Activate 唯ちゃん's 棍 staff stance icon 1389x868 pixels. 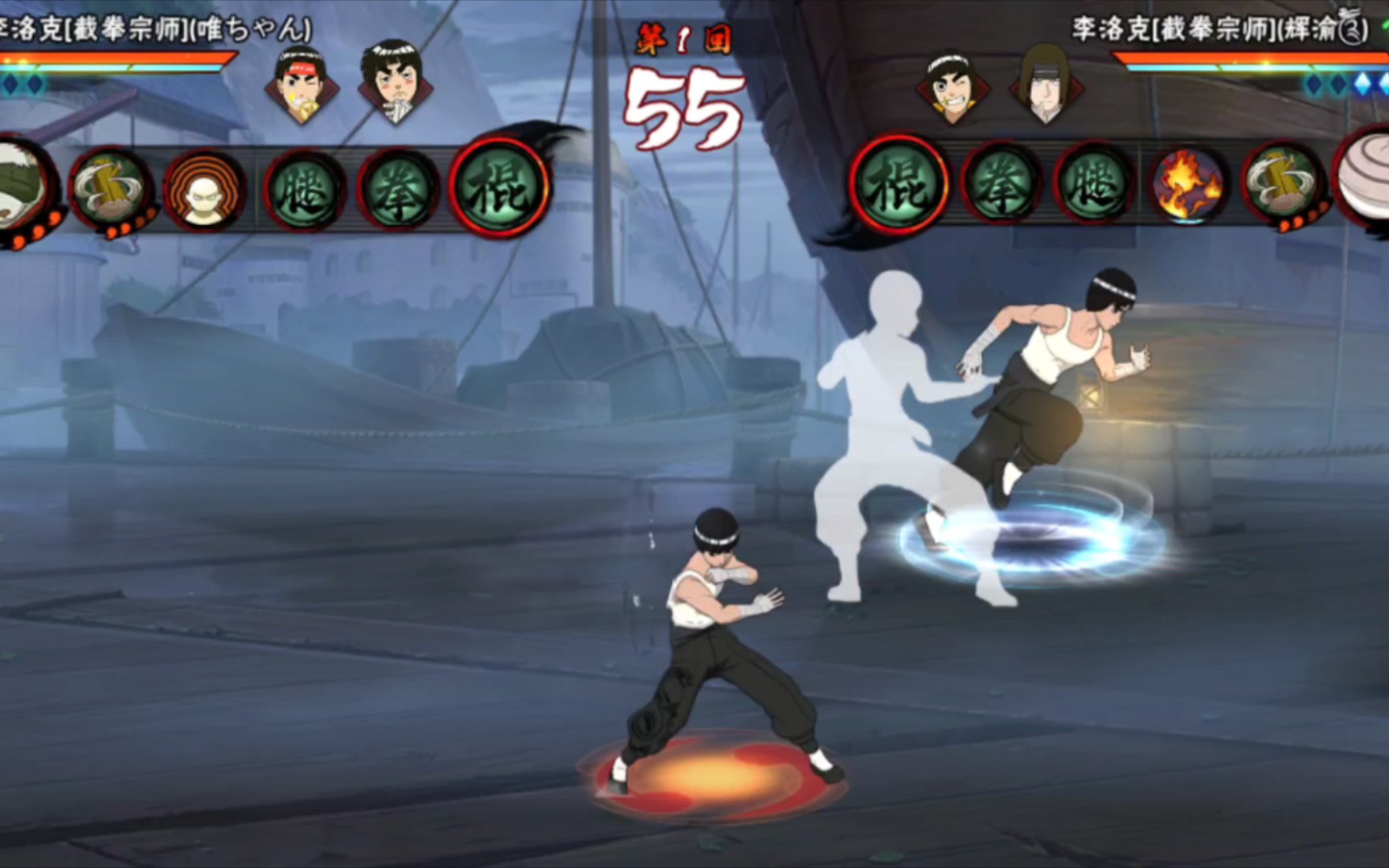[x=498, y=190]
